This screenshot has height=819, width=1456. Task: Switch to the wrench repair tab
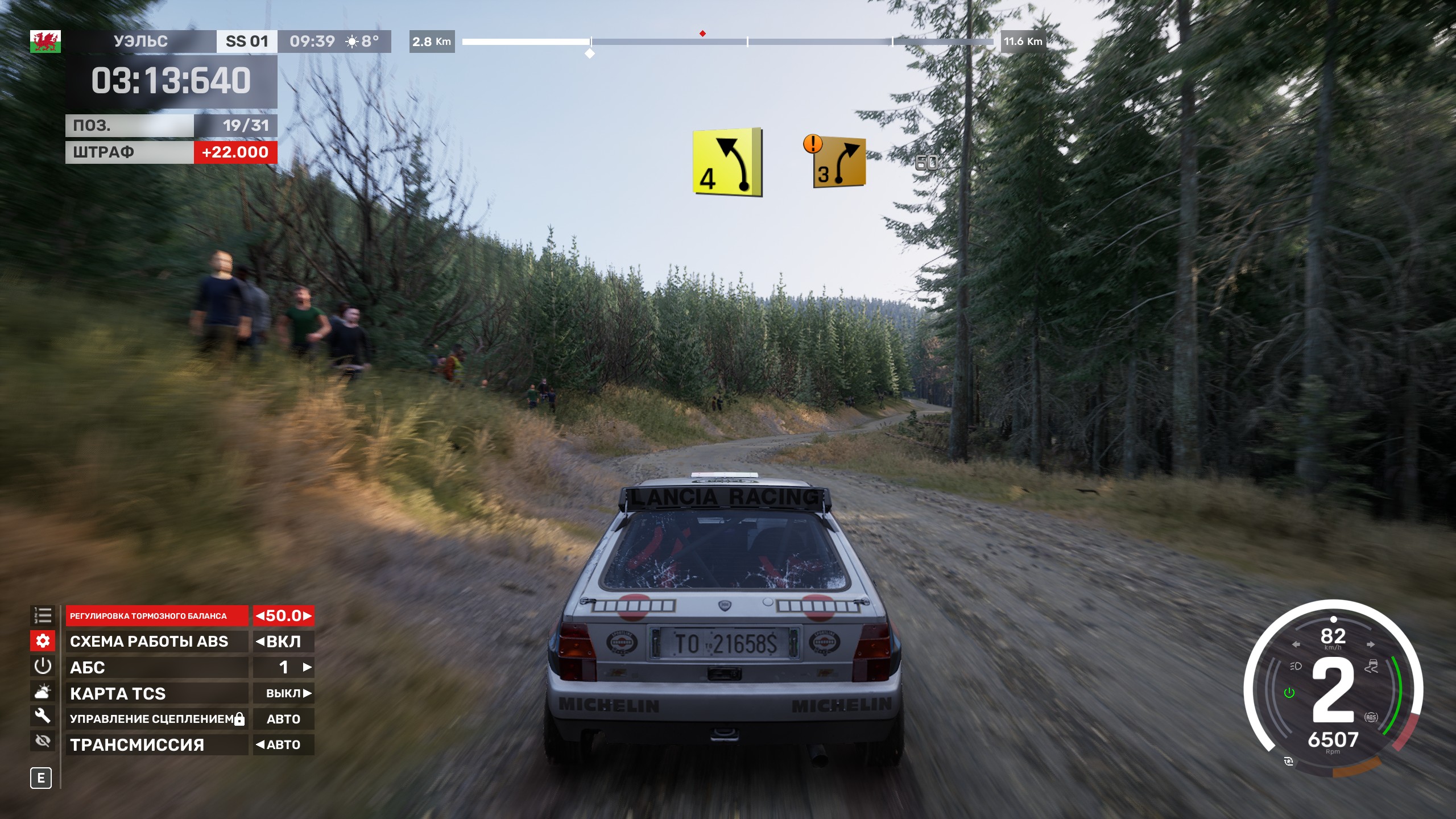(x=43, y=715)
